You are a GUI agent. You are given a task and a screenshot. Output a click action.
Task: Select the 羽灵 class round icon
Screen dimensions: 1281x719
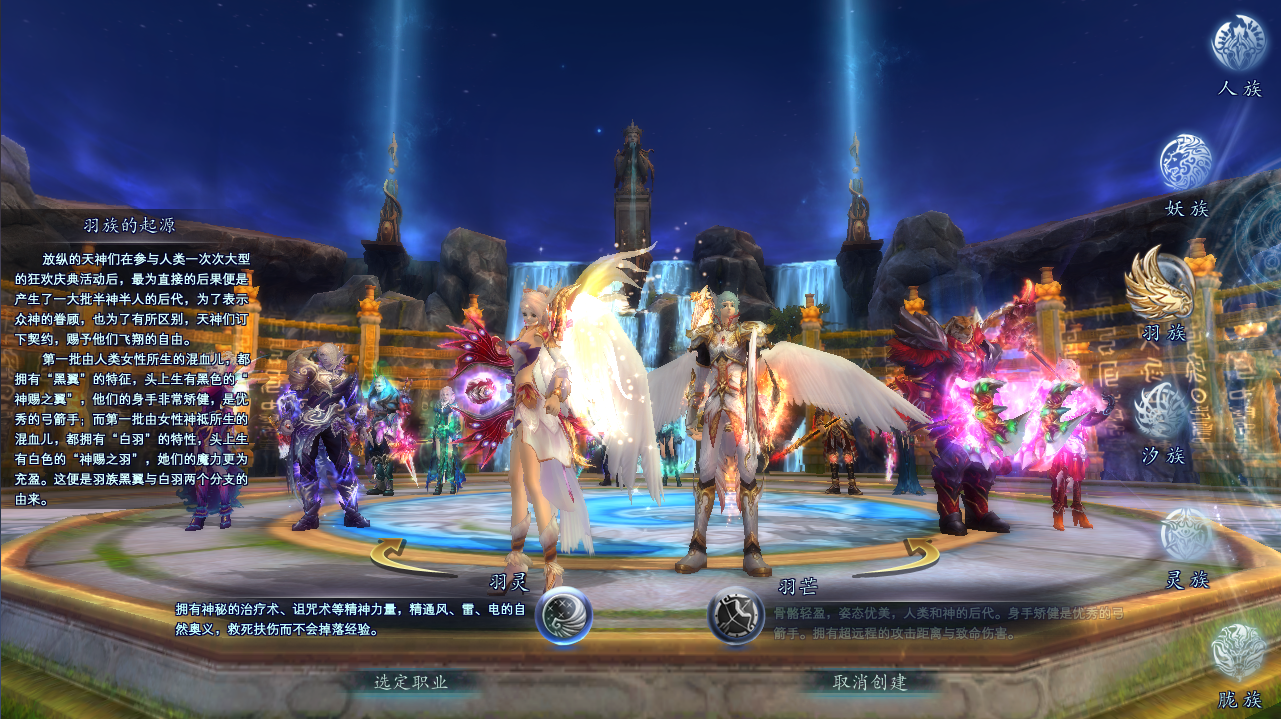(564, 615)
